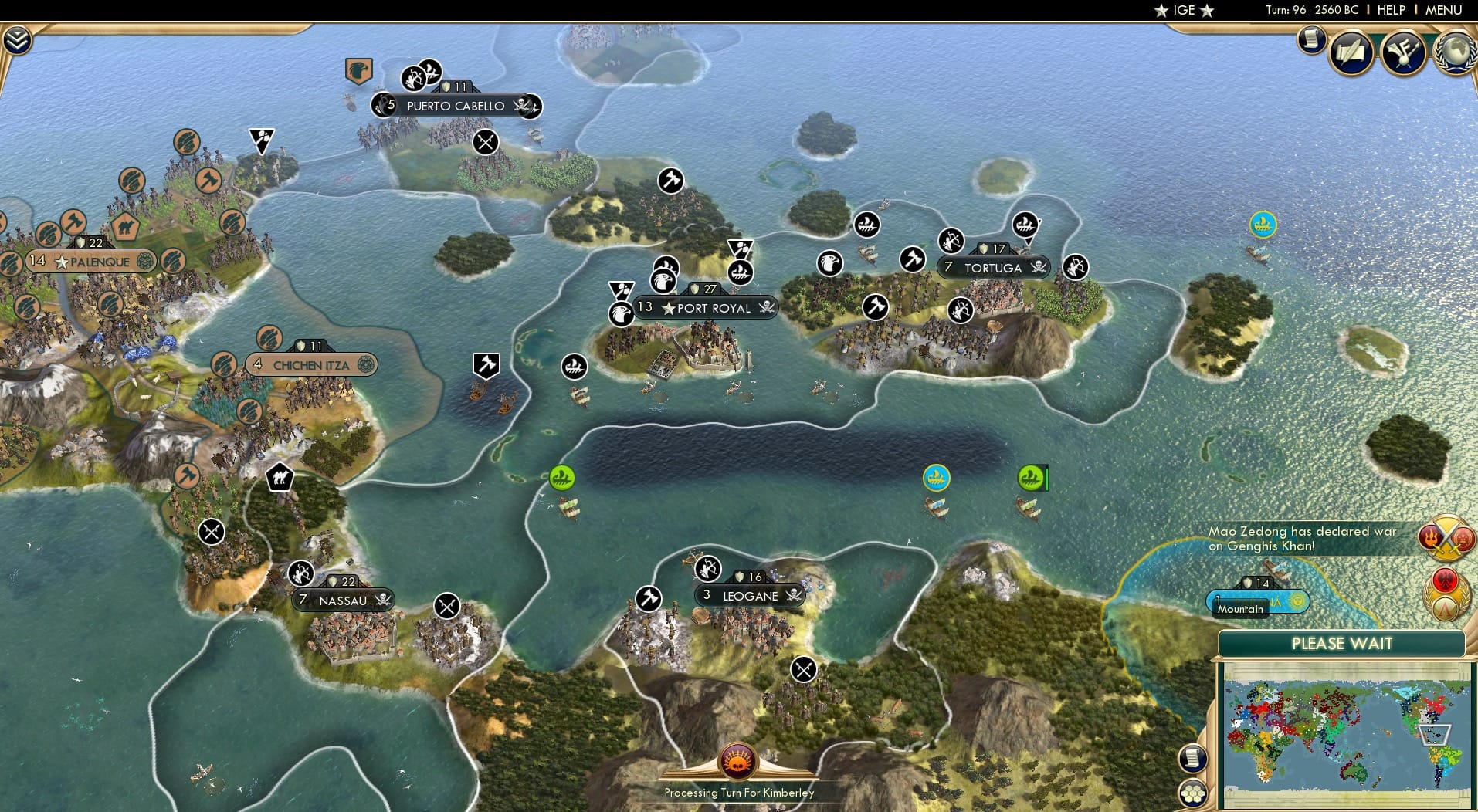Open the notification log scroll icon
Viewport: 1478px width, 812px height.
pyautogui.click(x=1310, y=40)
